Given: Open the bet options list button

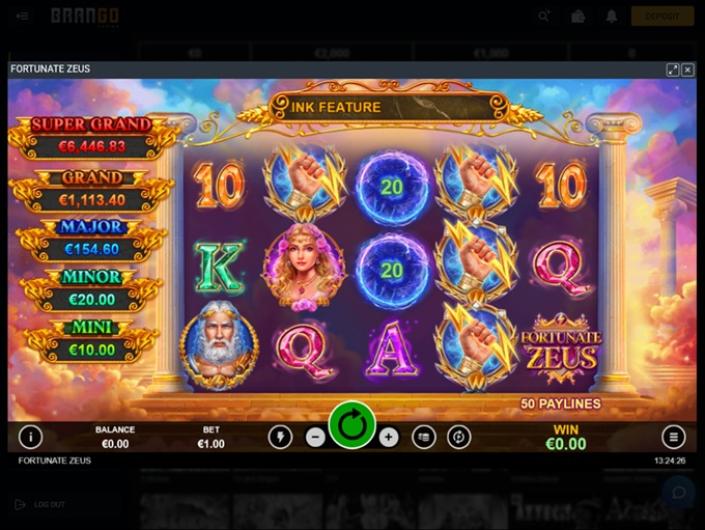Looking at the screenshot, I should tap(424, 437).
